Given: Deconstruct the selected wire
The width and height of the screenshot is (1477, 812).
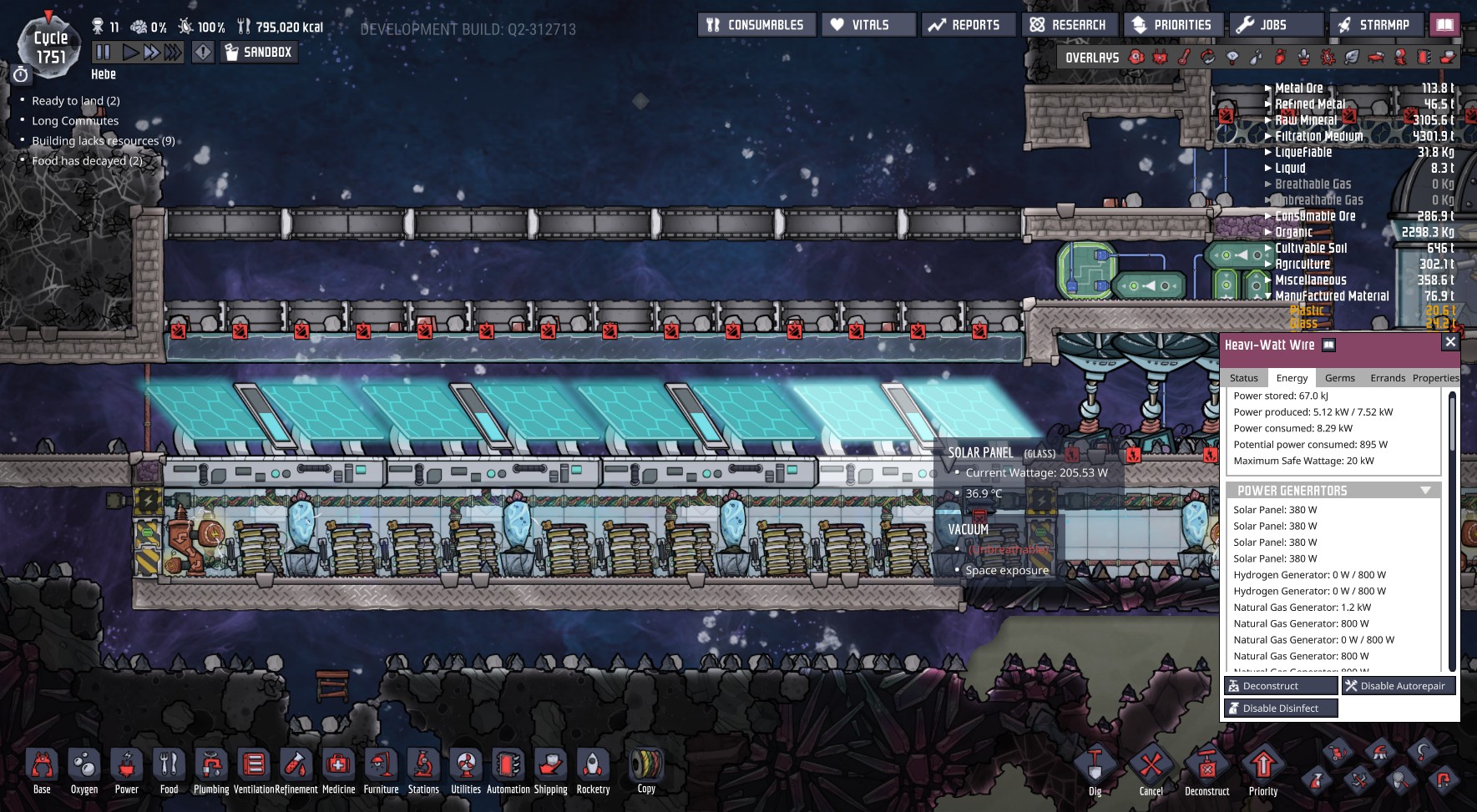Looking at the screenshot, I should pyautogui.click(x=1281, y=686).
